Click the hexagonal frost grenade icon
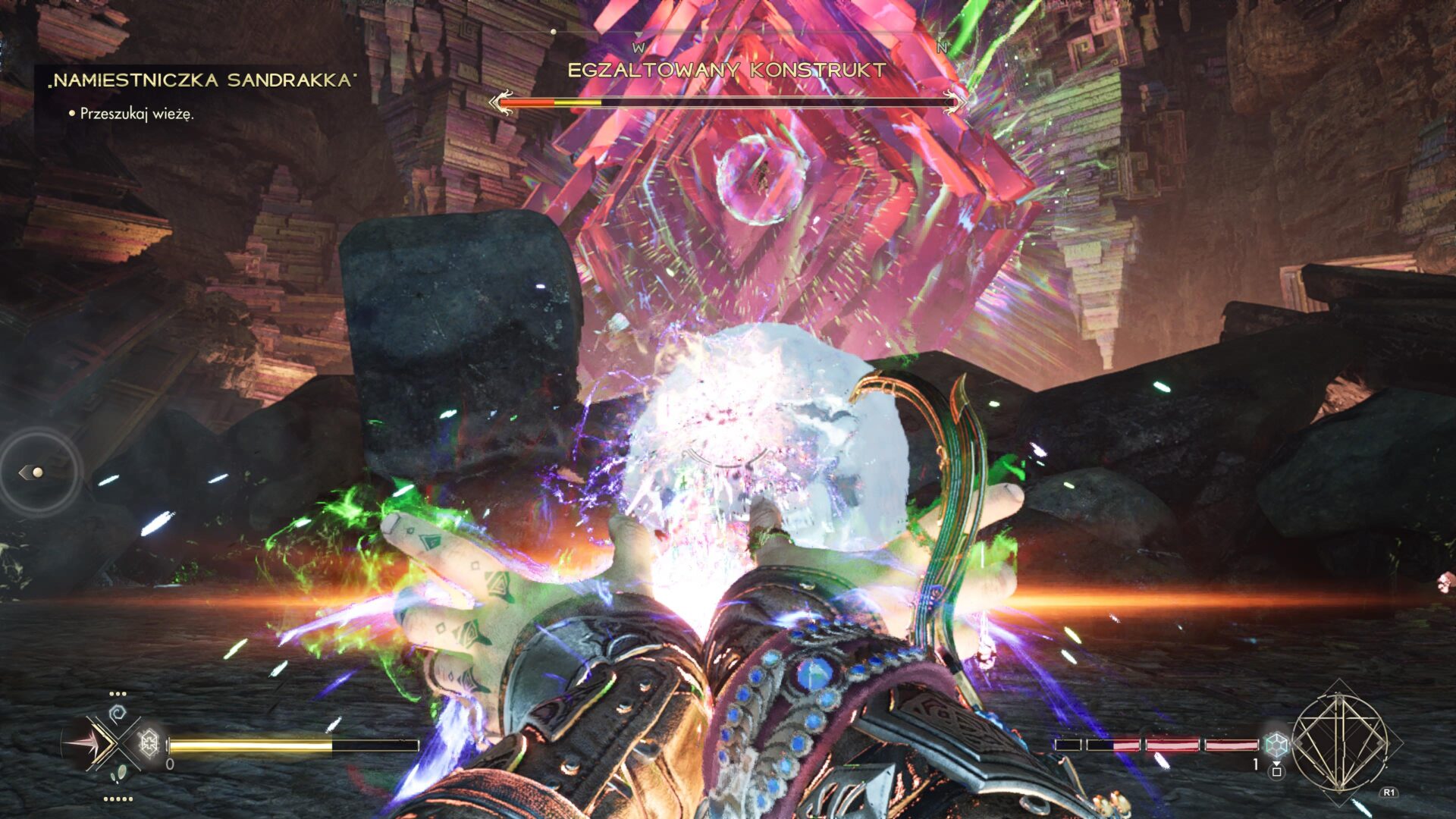Viewport: 1456px width, 819px height. [x=149, y=744]
